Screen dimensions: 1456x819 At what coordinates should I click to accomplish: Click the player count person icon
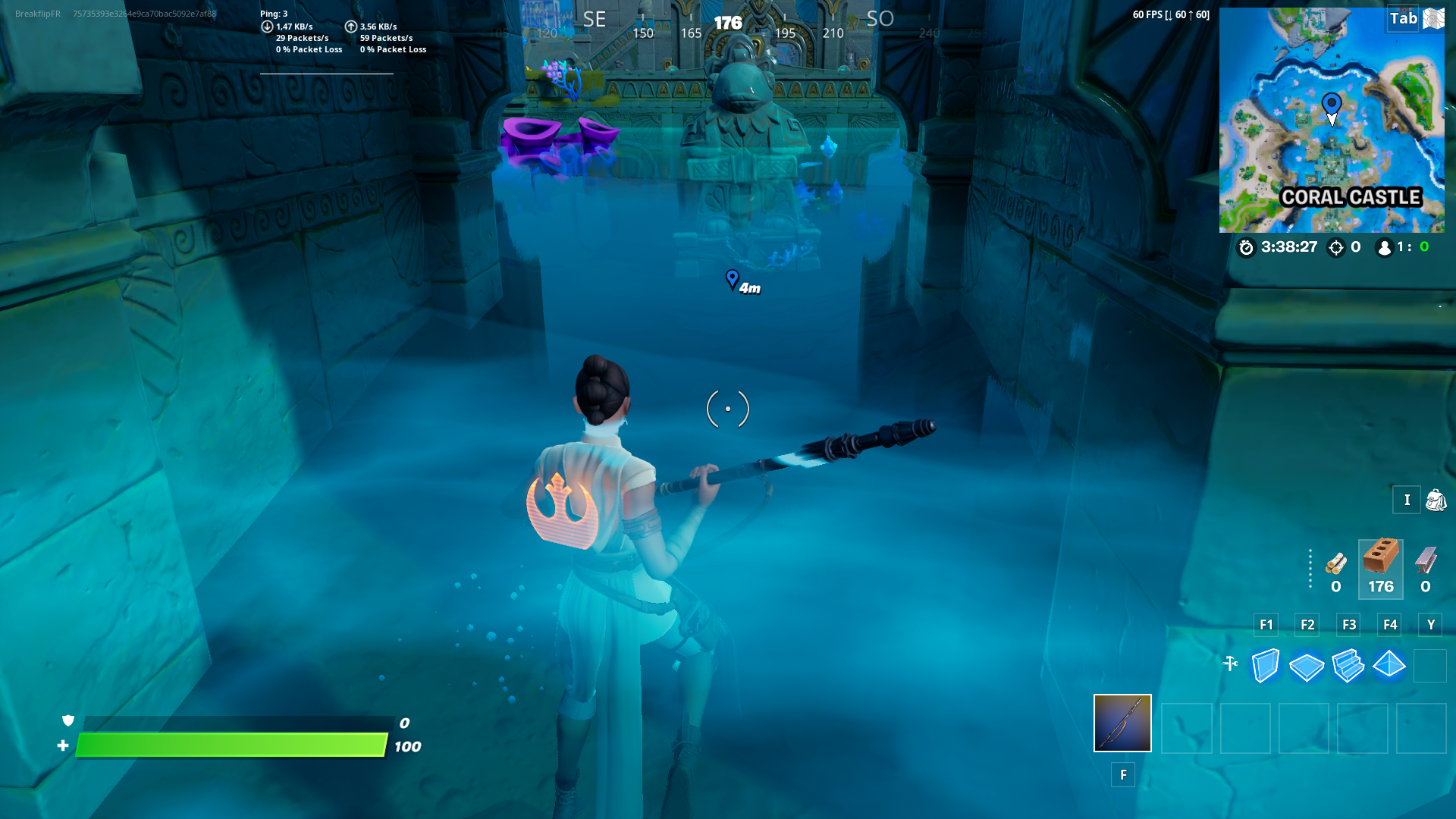1385,247
